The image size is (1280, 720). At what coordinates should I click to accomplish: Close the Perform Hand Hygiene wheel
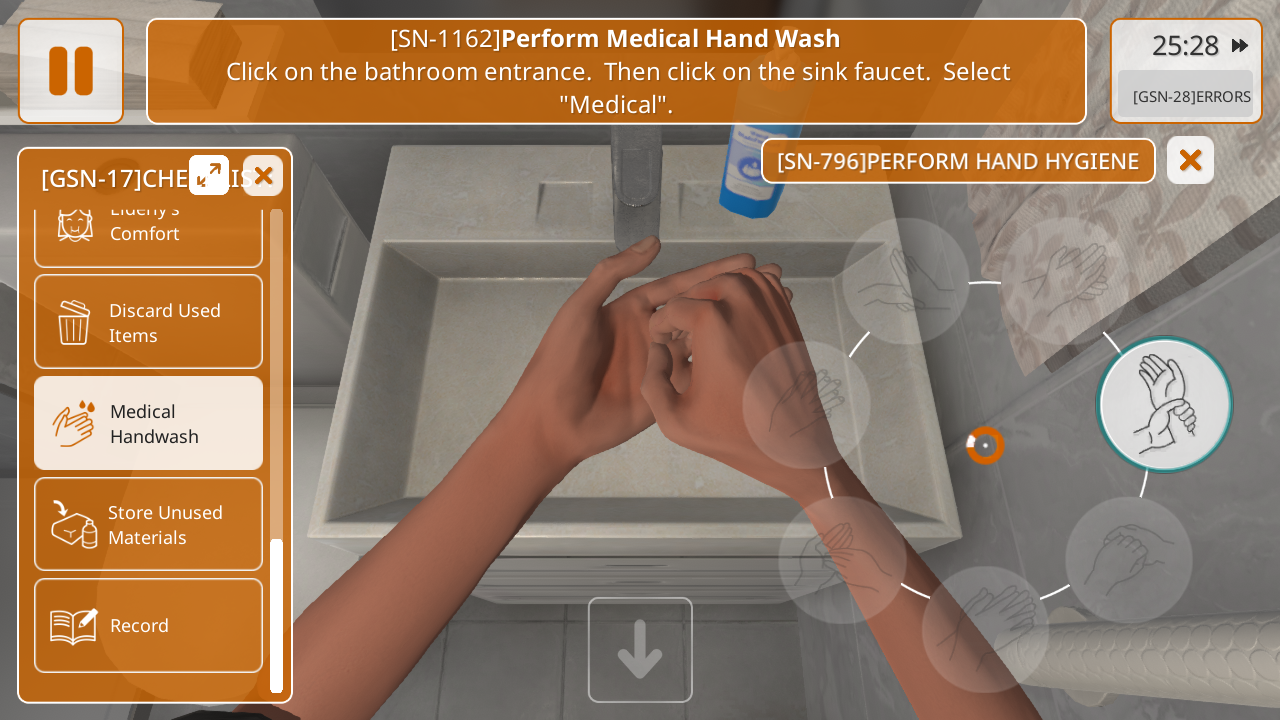point(1190,160)
